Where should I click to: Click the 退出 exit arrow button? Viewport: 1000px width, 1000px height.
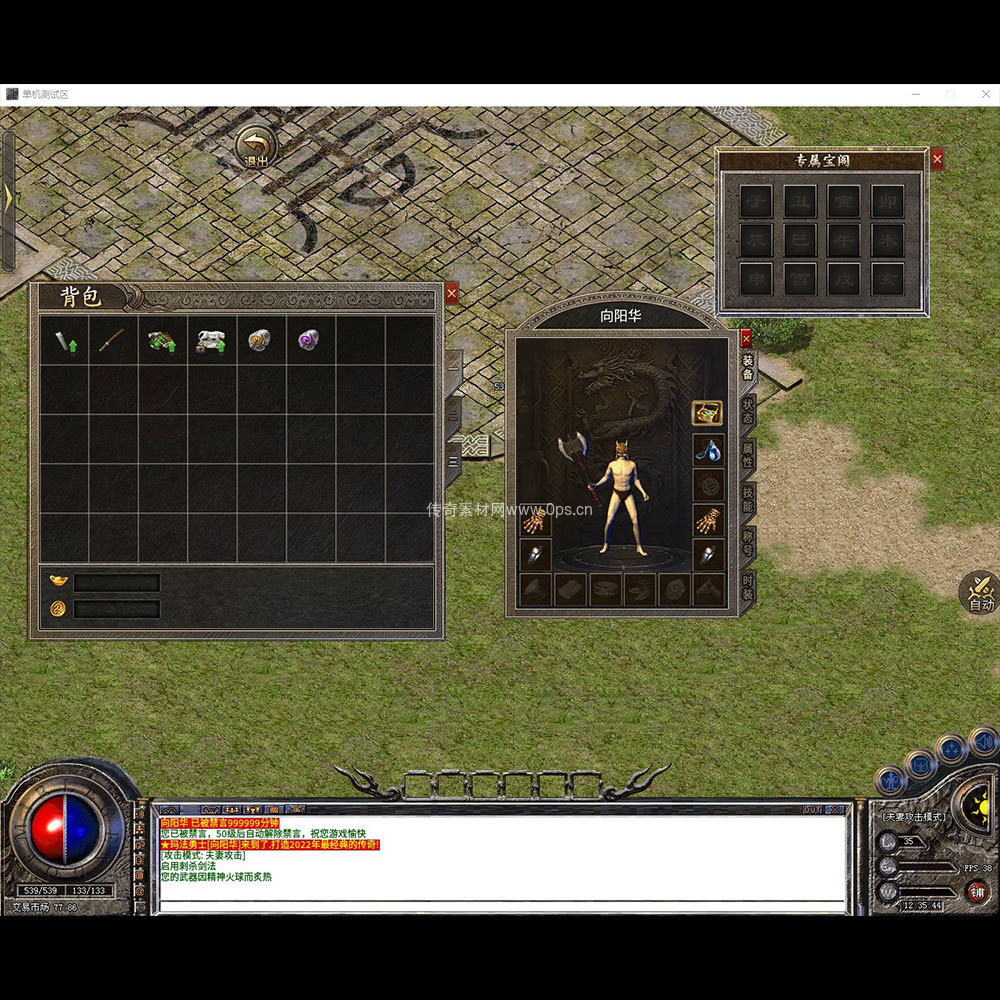257,147
